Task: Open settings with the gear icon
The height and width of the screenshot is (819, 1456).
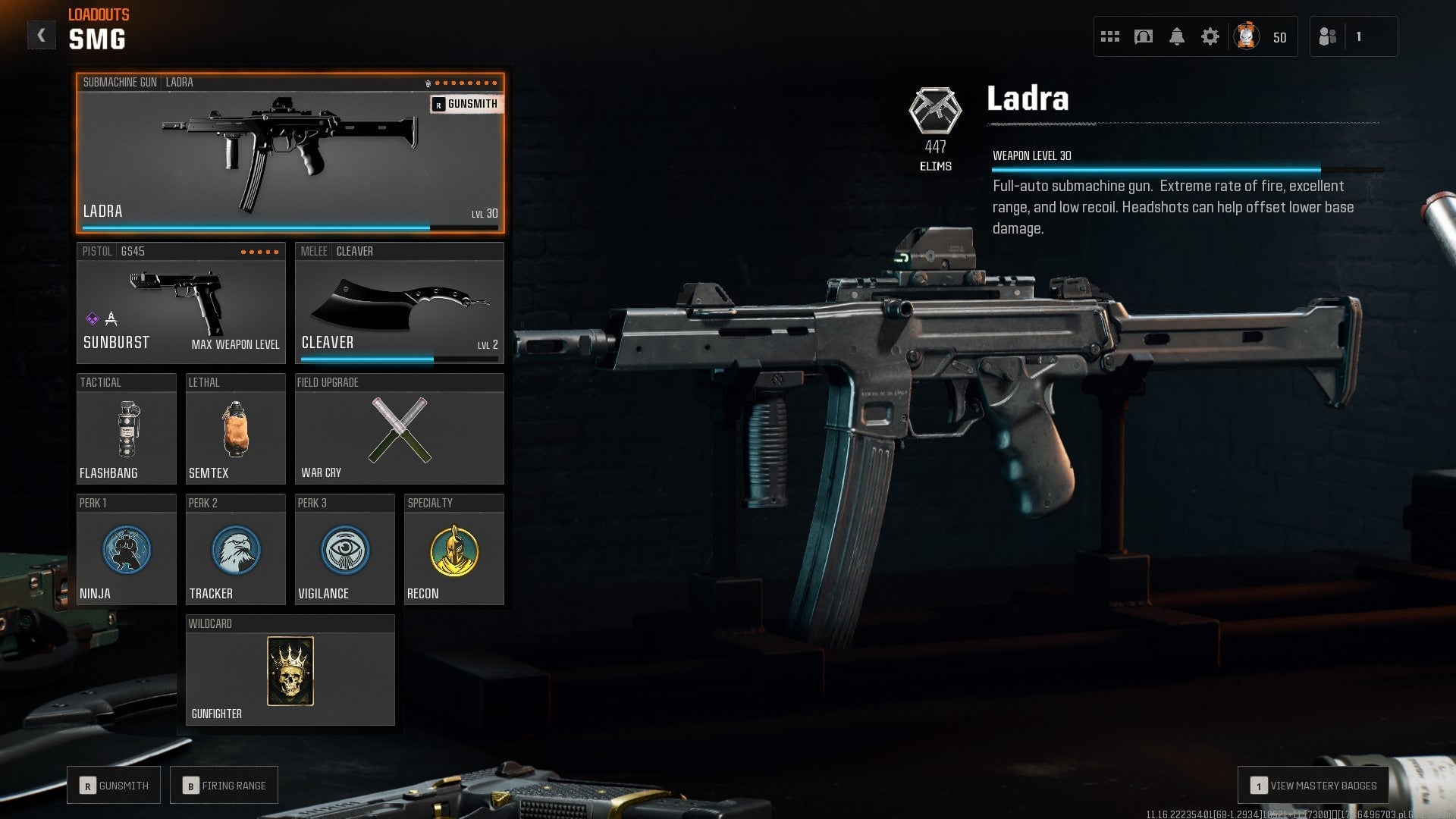Action: point(1211,36)
